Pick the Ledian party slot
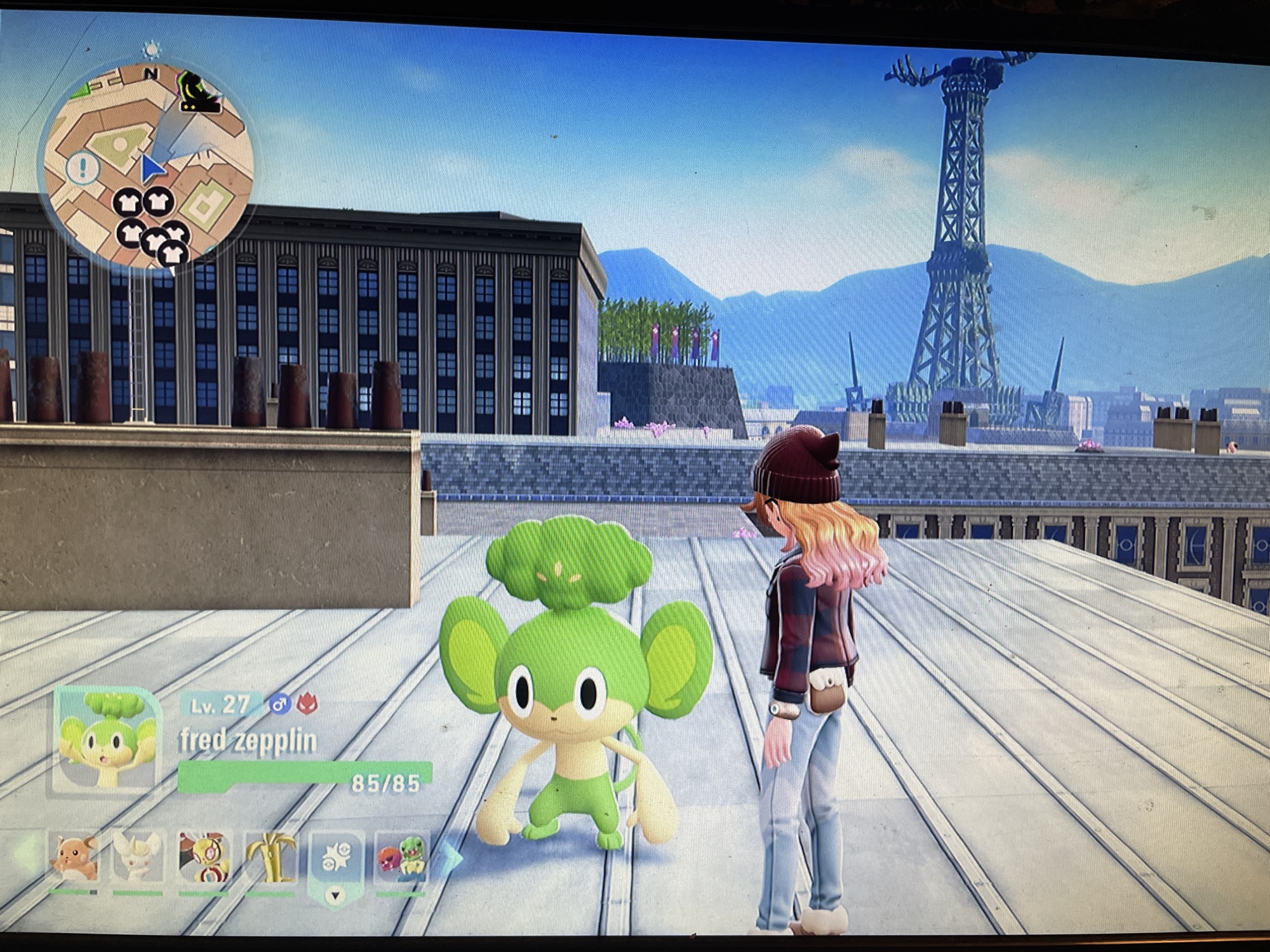This screenshot has height=952, width=1270. click(203, 857)
